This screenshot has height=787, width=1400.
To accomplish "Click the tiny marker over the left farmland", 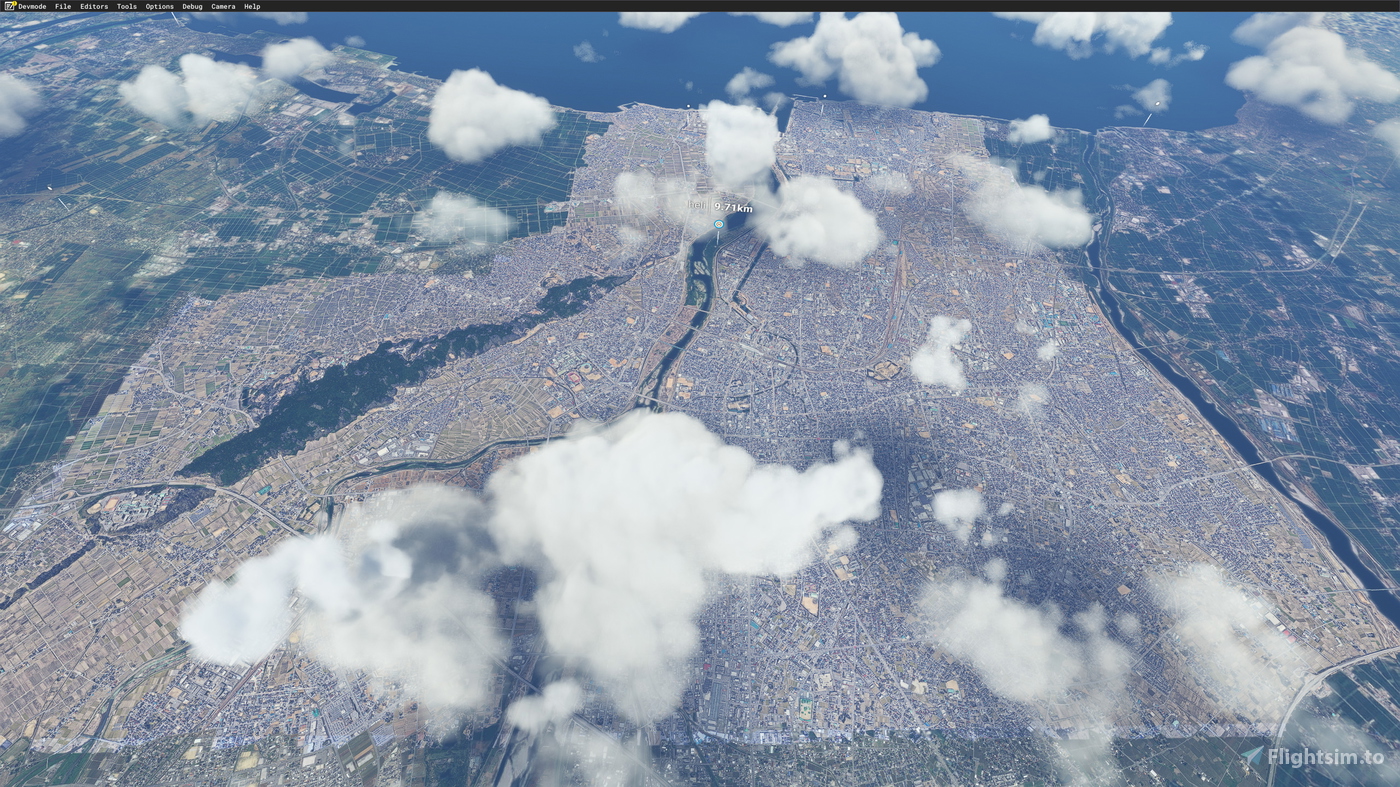I will pos(49,188).
